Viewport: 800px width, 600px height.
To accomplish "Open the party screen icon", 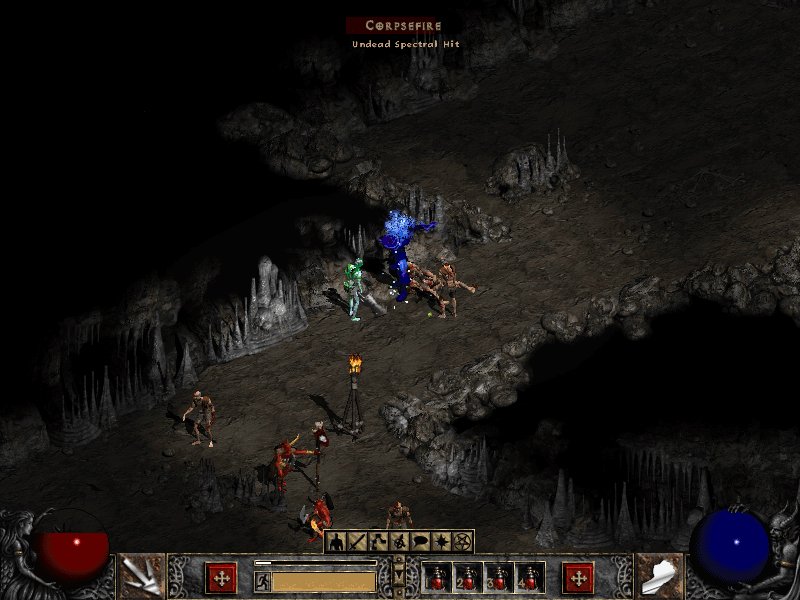I will point(398,542).
